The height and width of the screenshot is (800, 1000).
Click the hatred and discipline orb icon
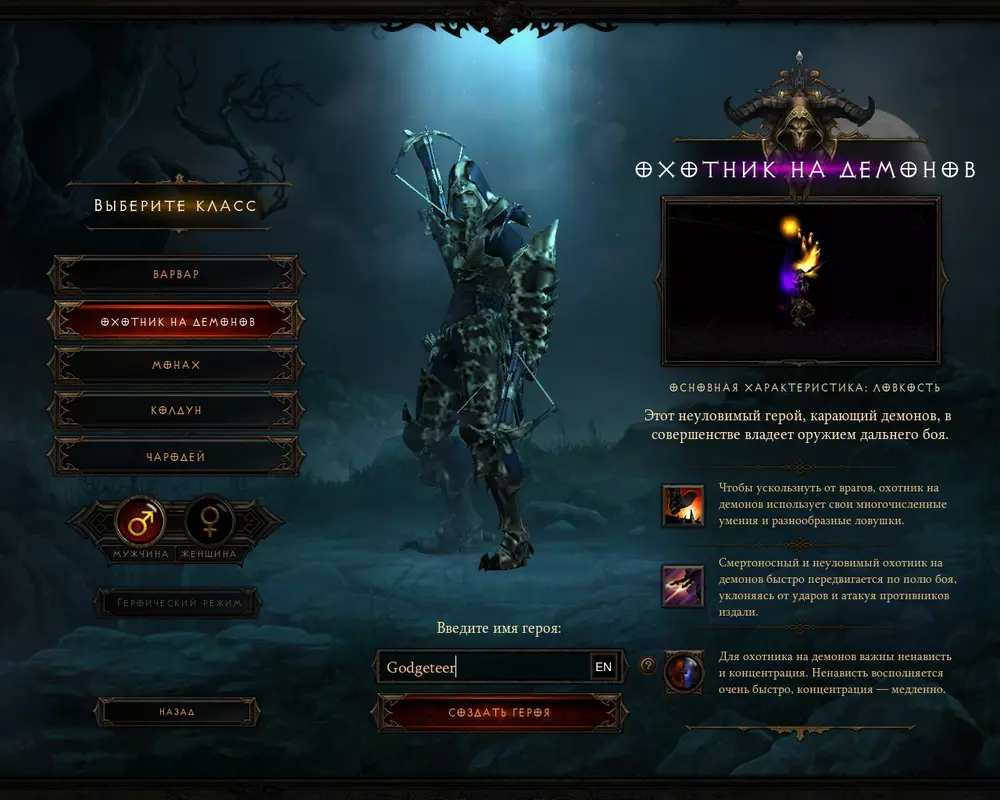(684, 673)
